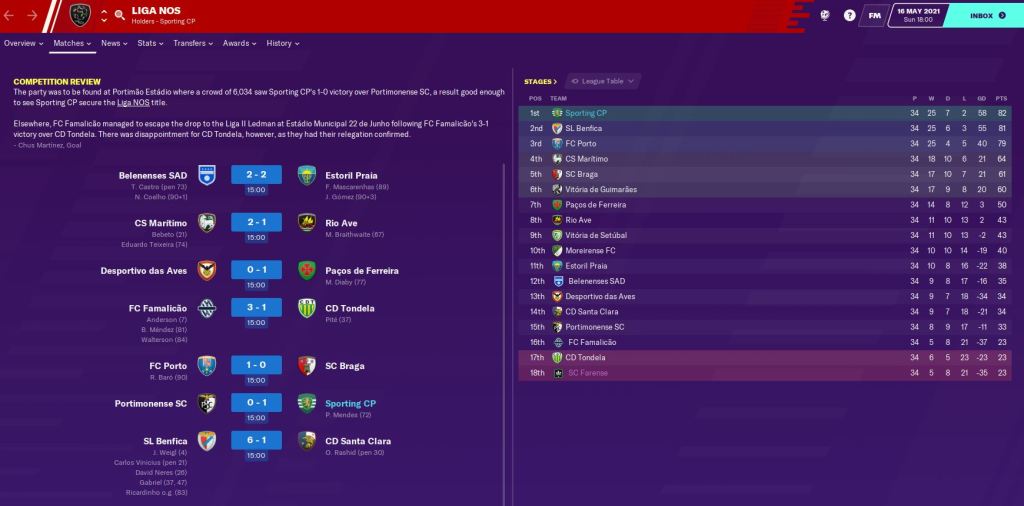
Task: Go forward with the right arrow
Action: (33, 15)
